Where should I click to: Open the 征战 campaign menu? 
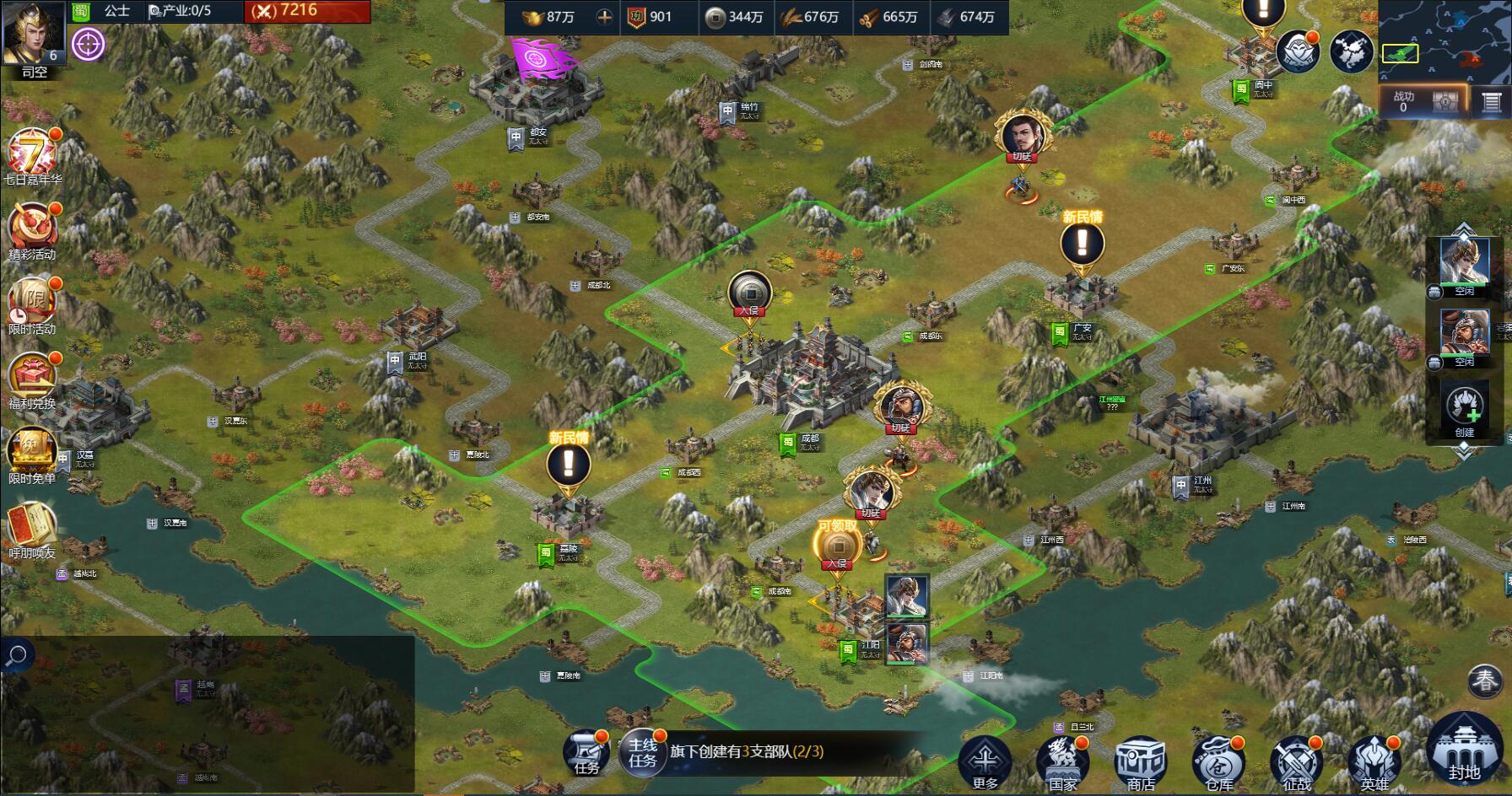1296,761
